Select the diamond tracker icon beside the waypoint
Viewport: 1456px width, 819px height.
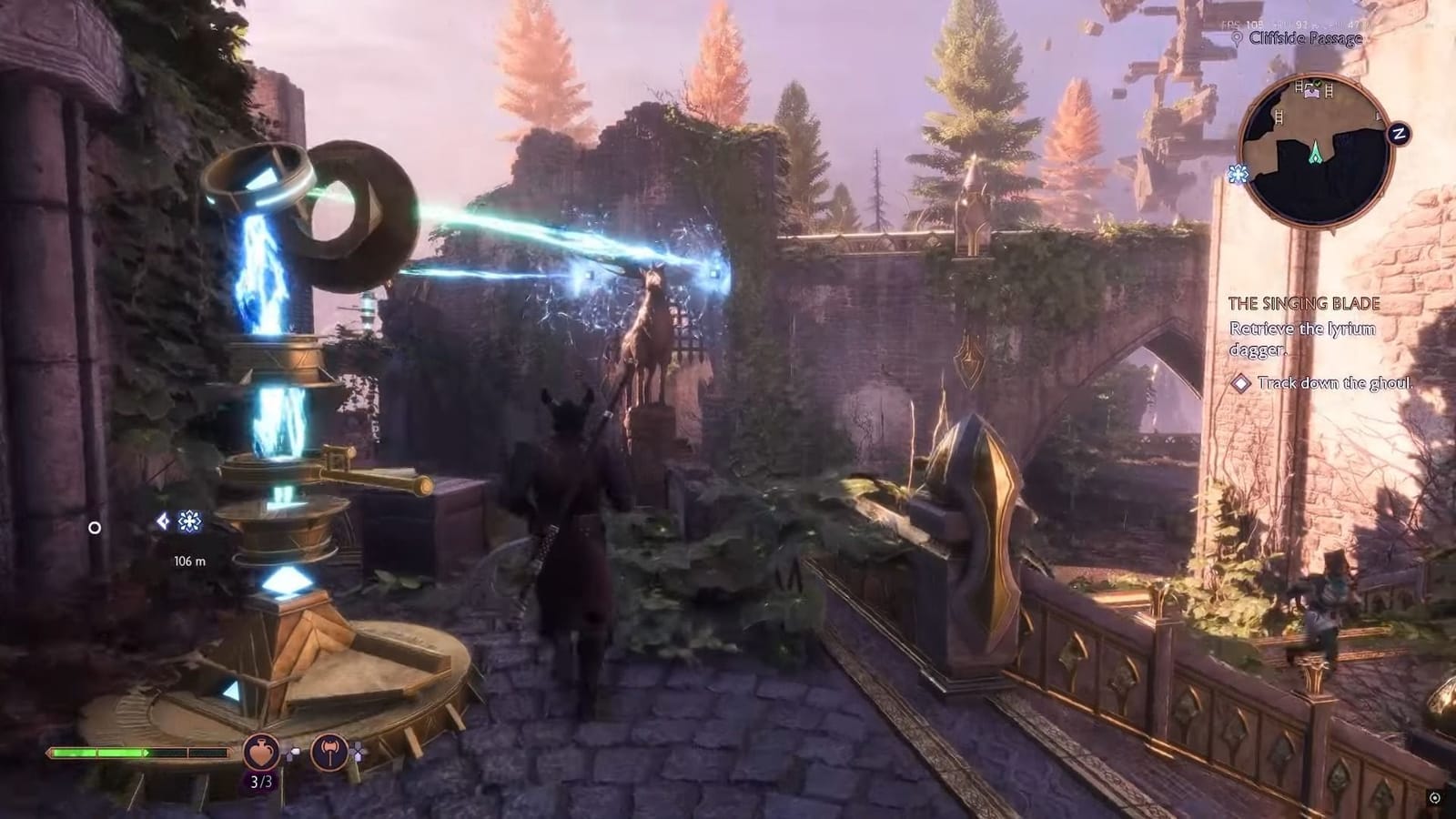coord(163,521)
